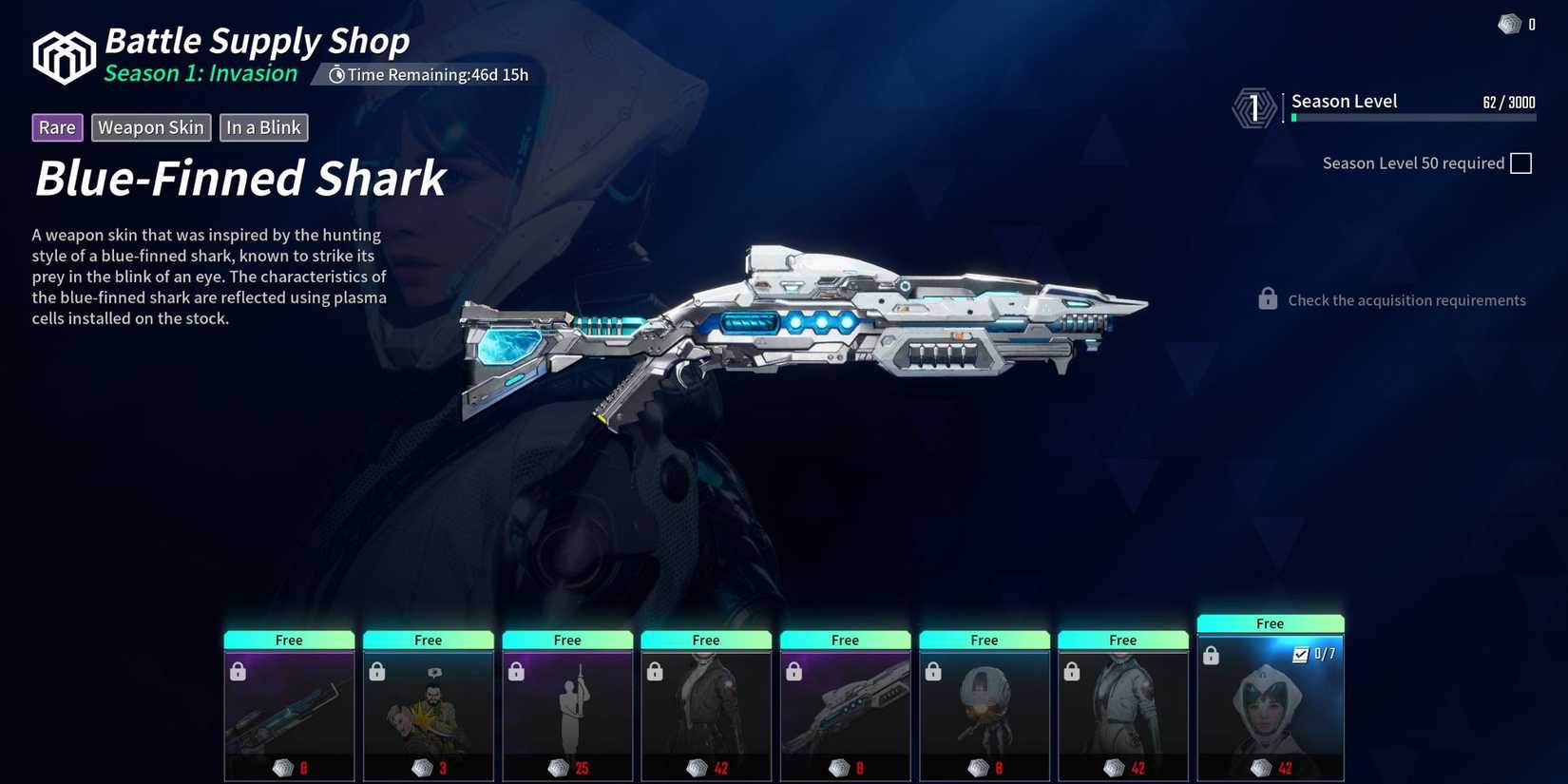
Task: Claim the Free banner on the highlighted card
Action: [1270, 623]
